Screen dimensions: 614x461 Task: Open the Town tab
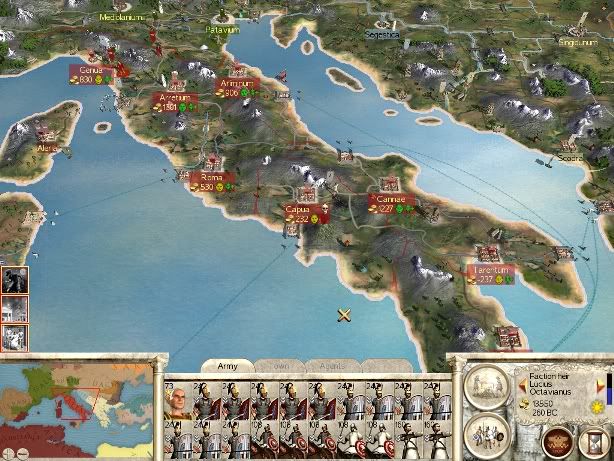[x=278, y=366]
